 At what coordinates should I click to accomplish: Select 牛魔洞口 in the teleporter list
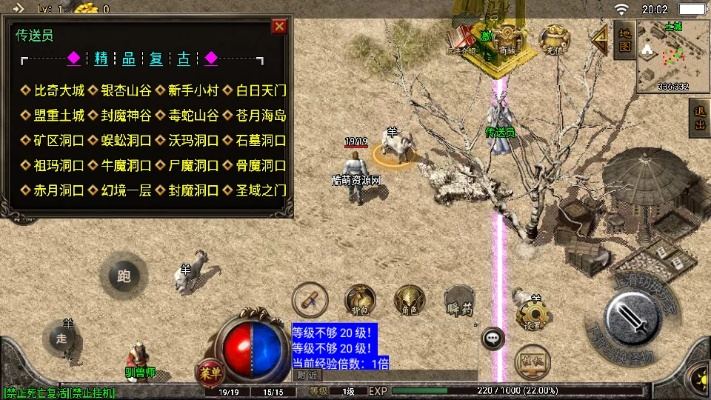121,165
